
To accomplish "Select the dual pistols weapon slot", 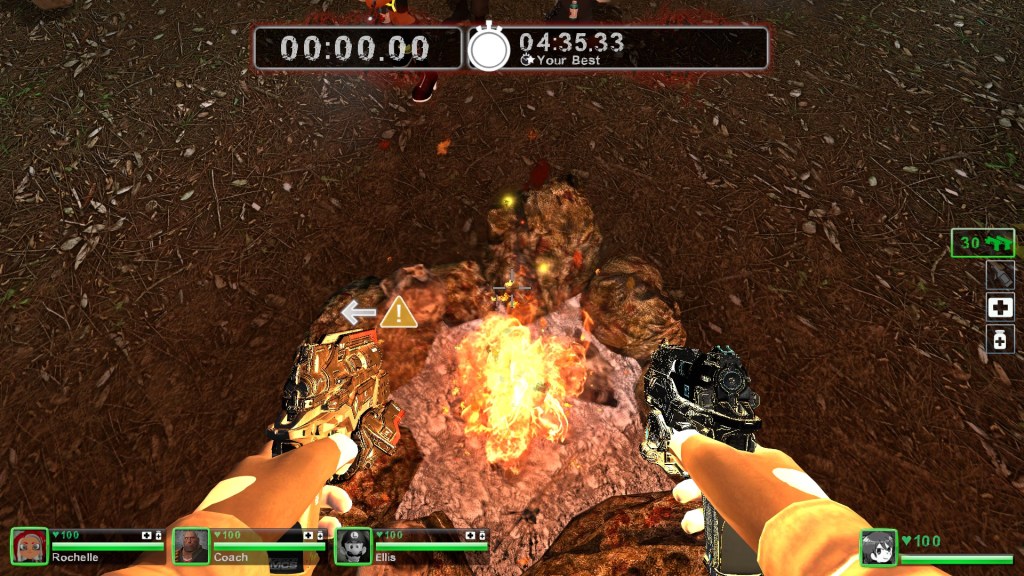I will (x=982, y=243).
